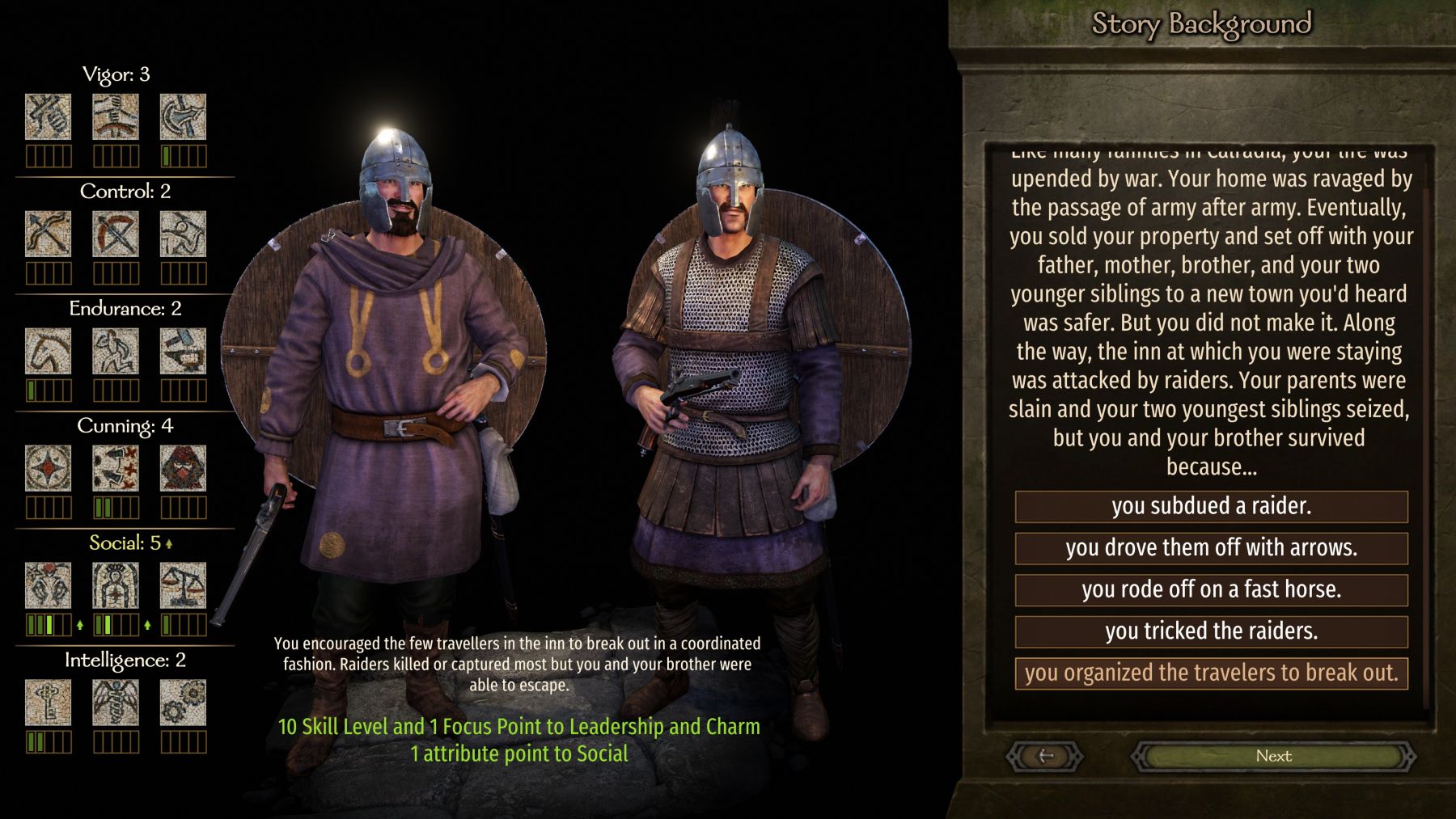Click the Scouting compass skill icon

tap(48, 468)
